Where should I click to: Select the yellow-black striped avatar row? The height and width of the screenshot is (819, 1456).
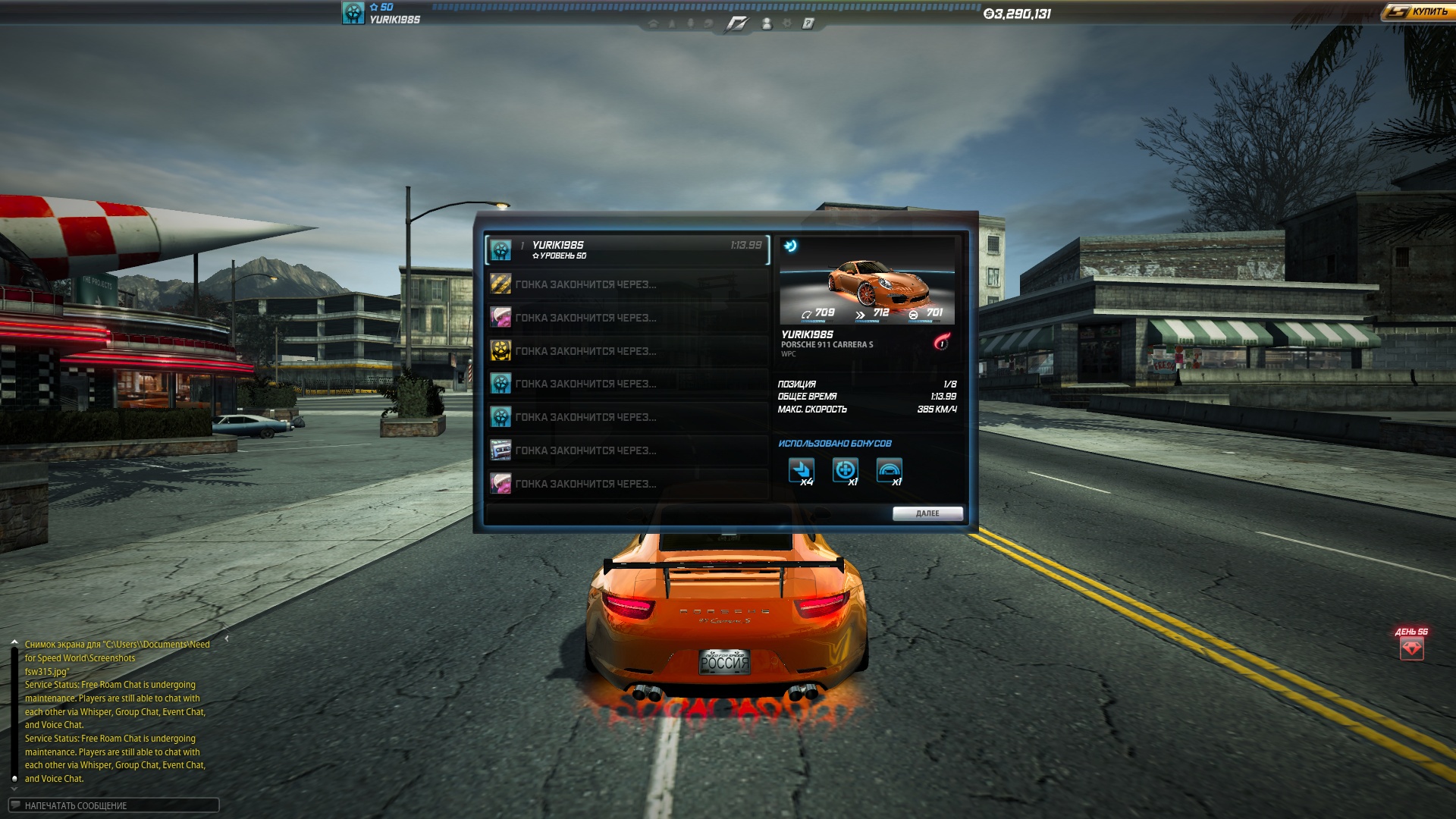tap(627, 284)
